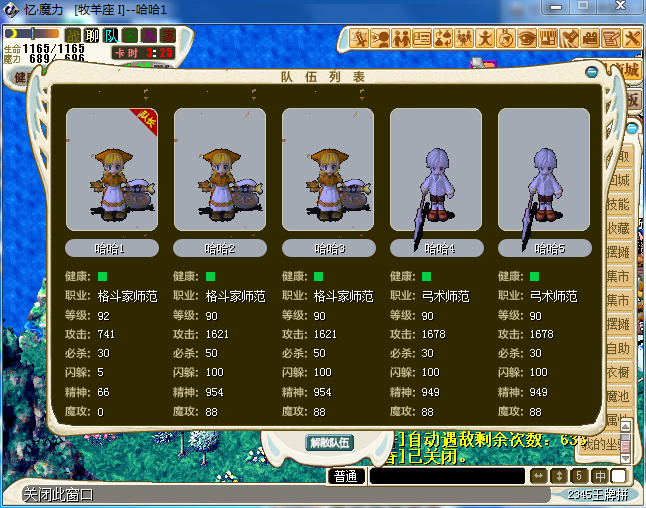Viewport: 646px width, 508px height.
Task: Open the eye view toolbar icon
Action: coord(527,38)
